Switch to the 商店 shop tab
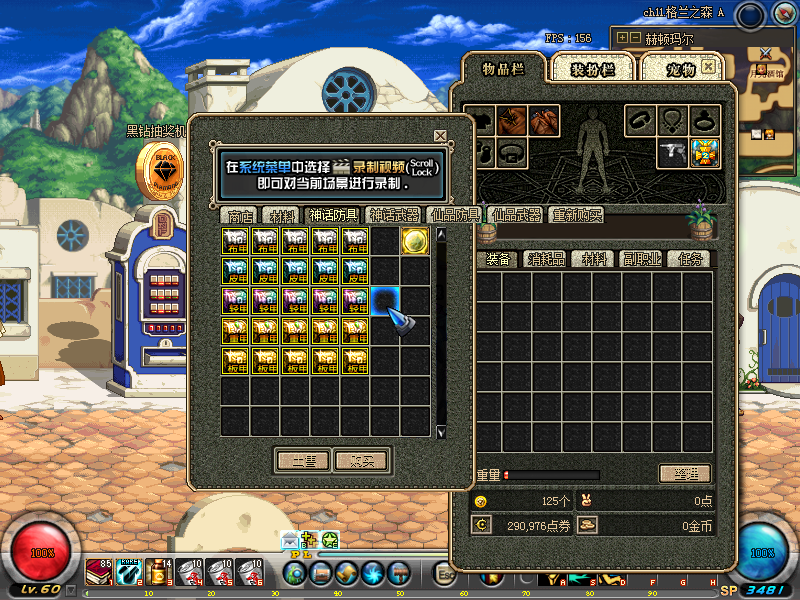The image size is (800, 600). (240, 215)
